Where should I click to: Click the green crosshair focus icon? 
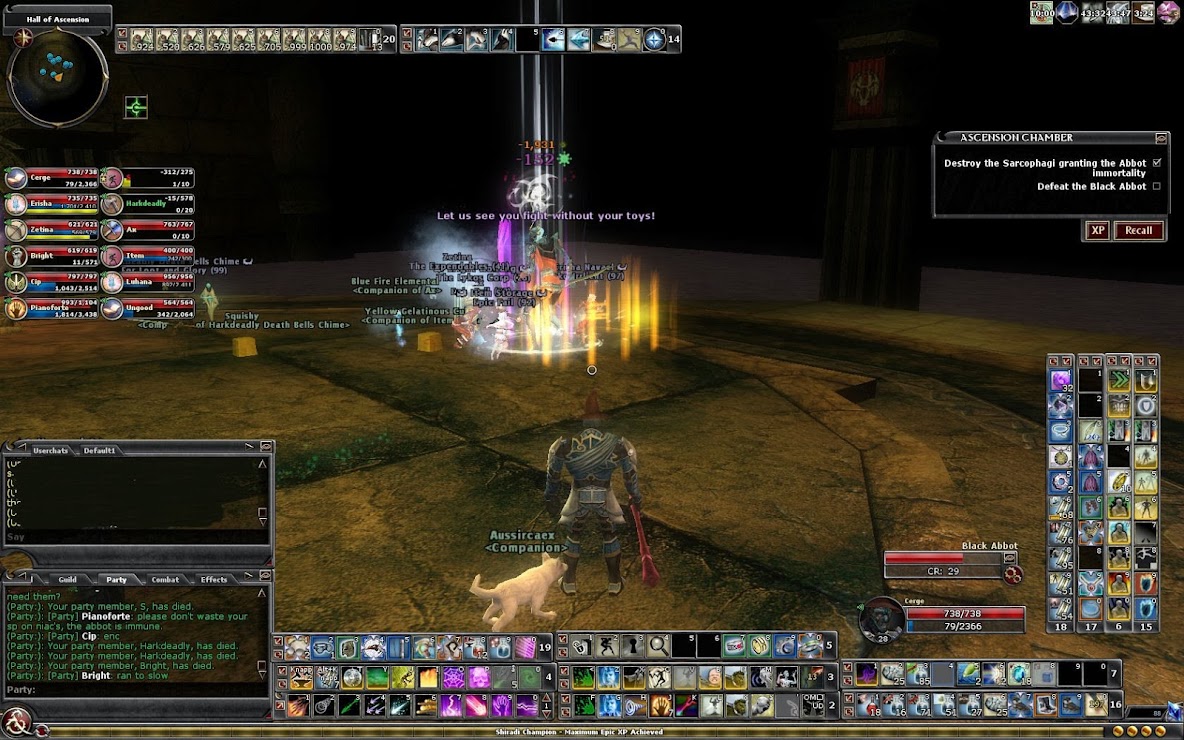coord(136,107)
